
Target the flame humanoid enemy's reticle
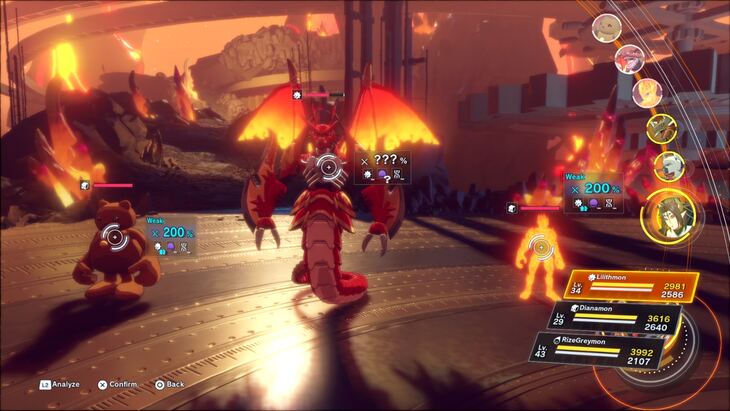(540, 245)
